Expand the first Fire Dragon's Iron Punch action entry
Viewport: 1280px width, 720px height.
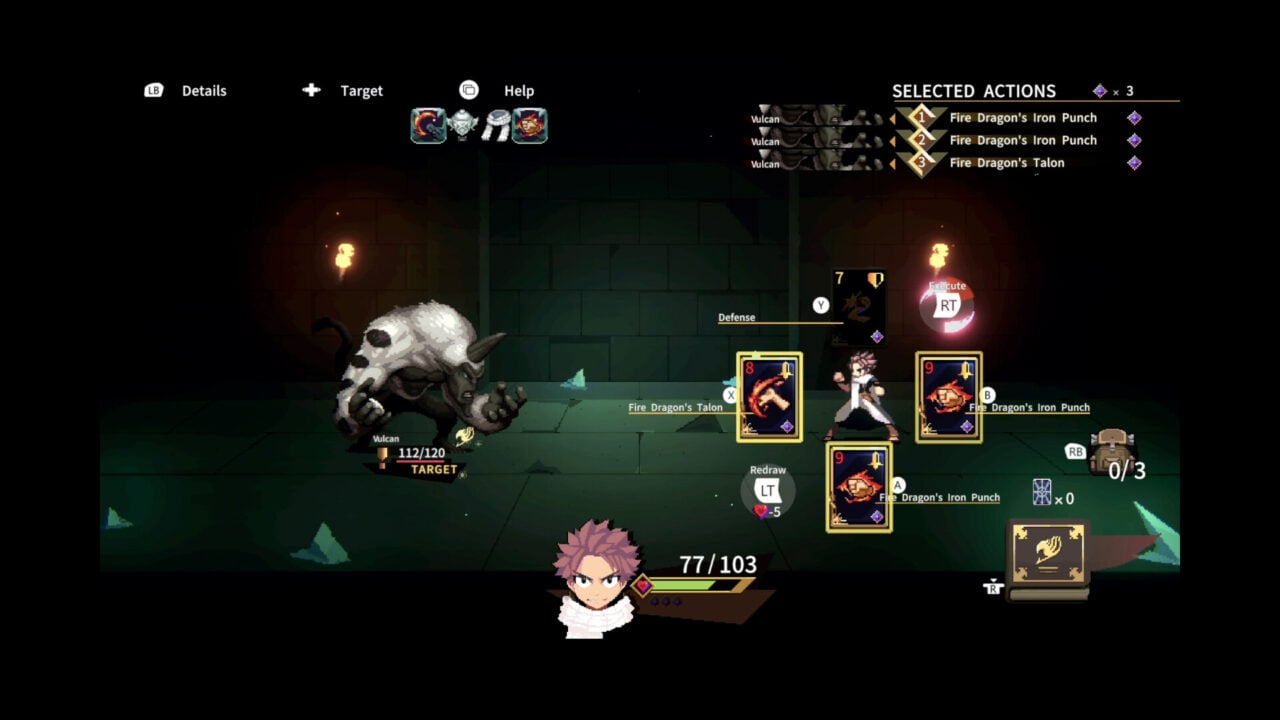(x=1023, y=117)
